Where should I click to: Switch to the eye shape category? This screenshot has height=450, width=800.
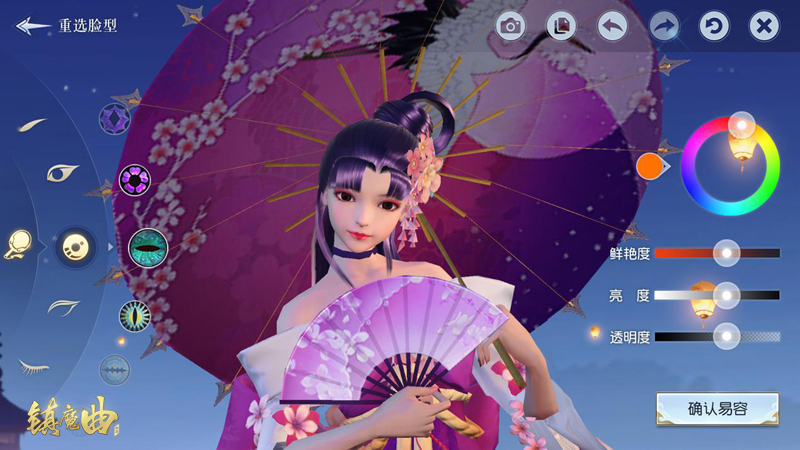[x=62, y=172]
